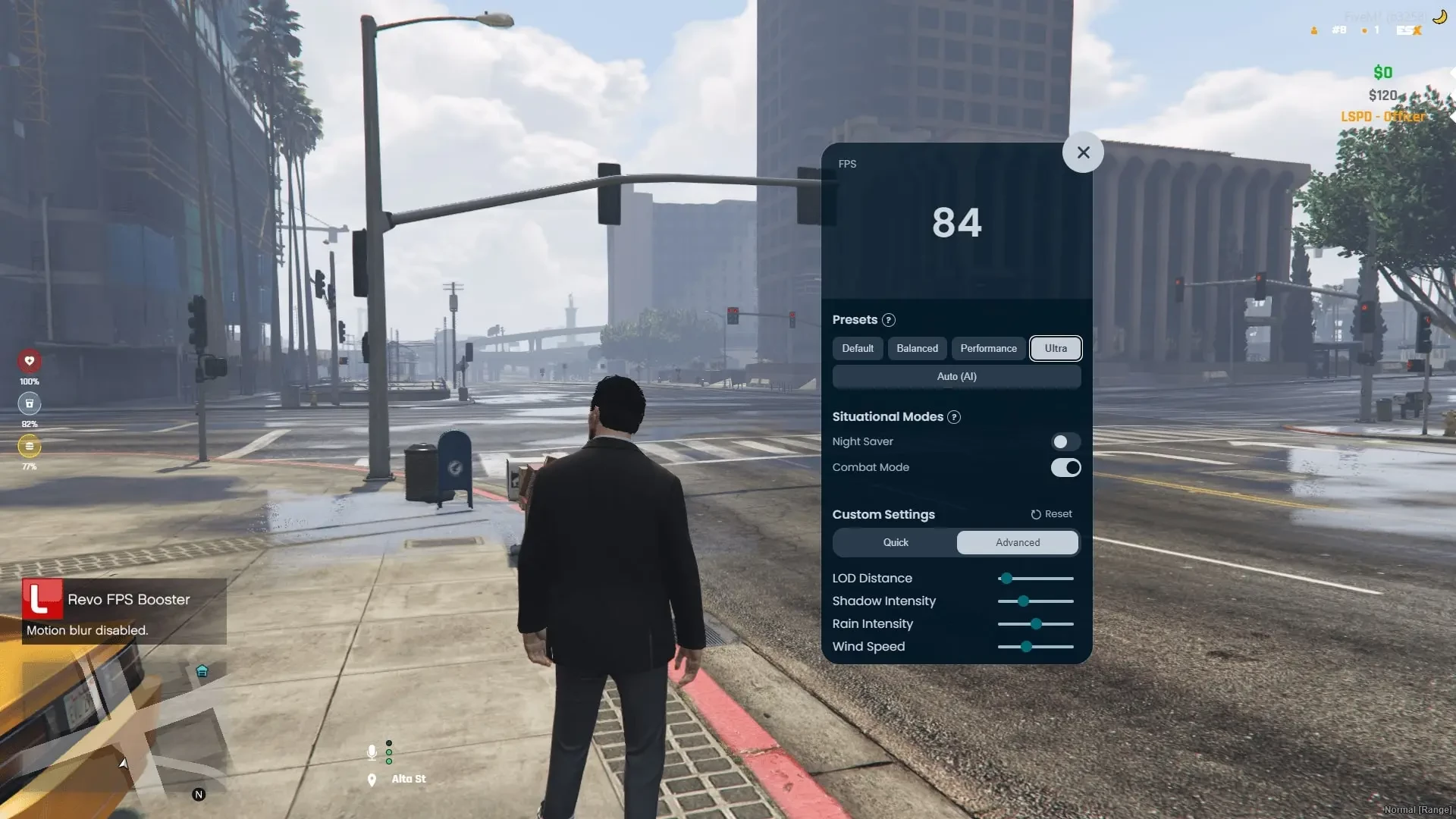This screenshot has height=819, width=1456.
Task: Show help for Situational Modes
Action: click(x=954, y=417)
